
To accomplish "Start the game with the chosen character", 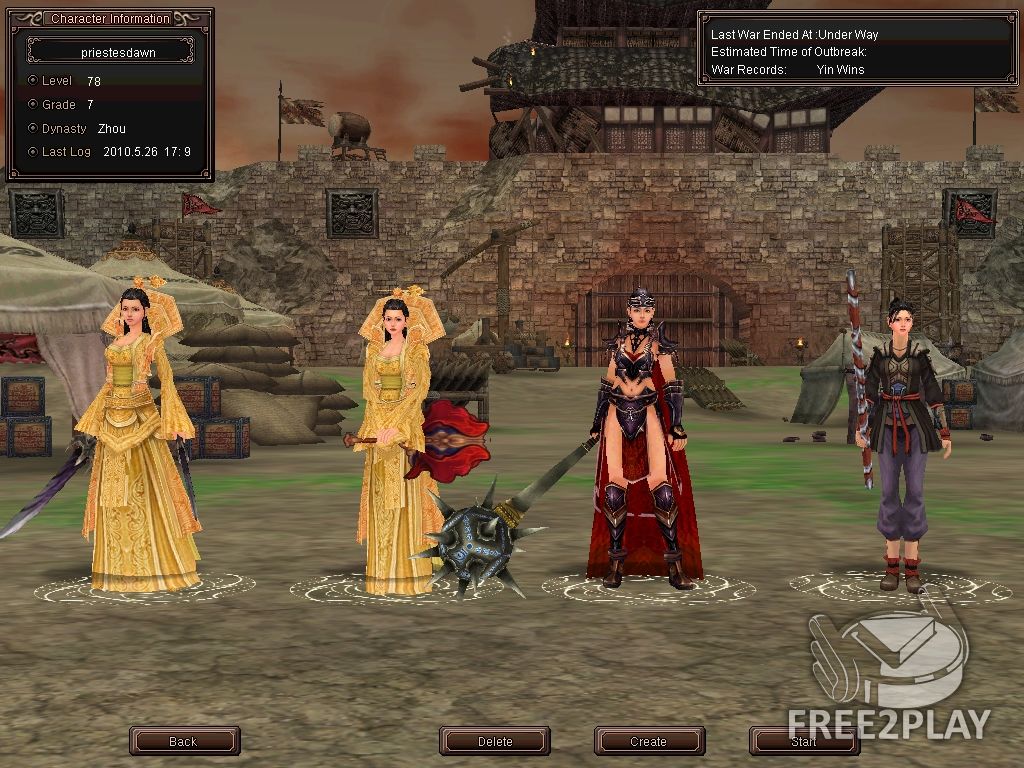I will point(803,741).
